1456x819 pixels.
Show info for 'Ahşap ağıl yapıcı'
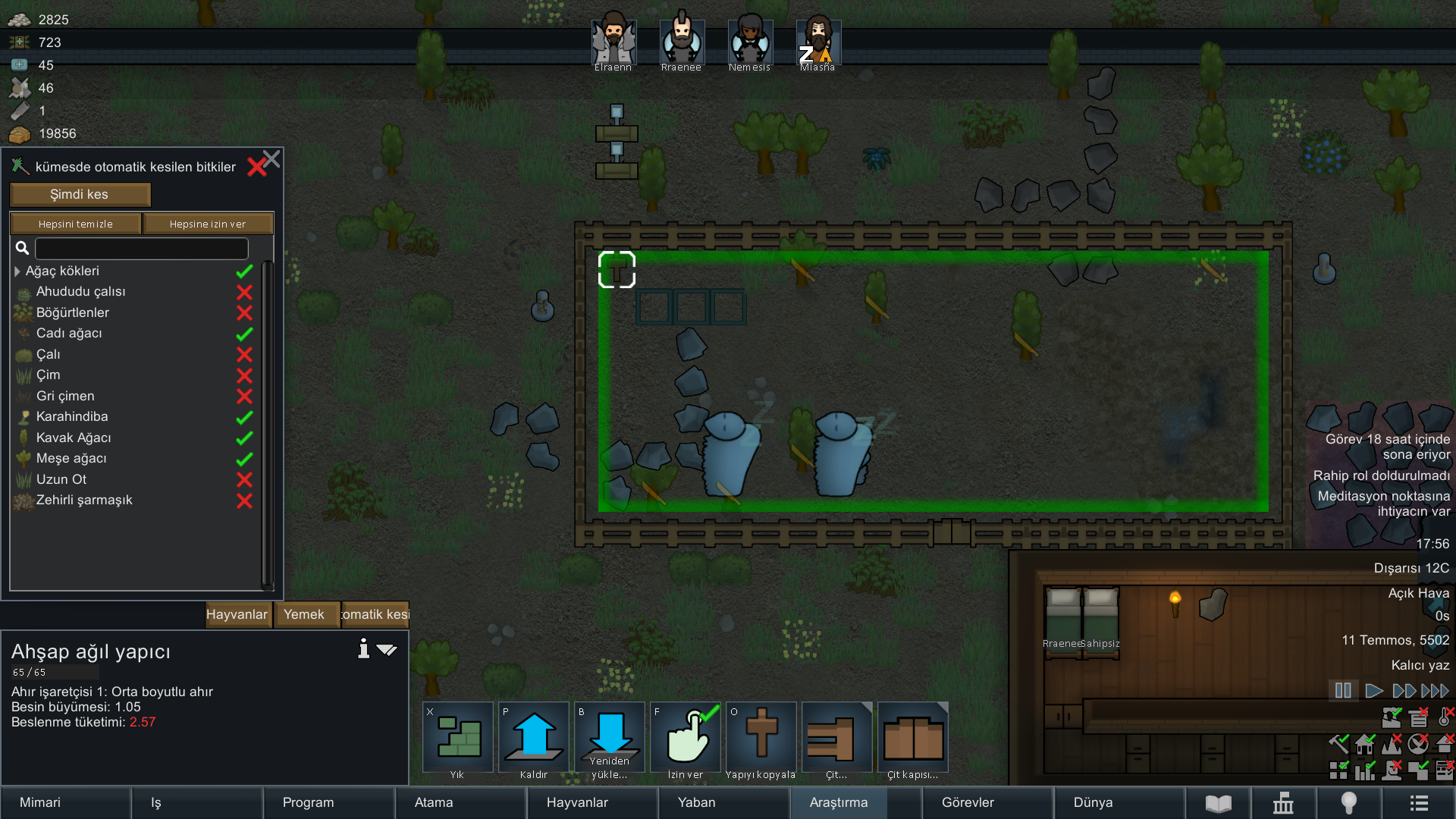click(363, 649)
